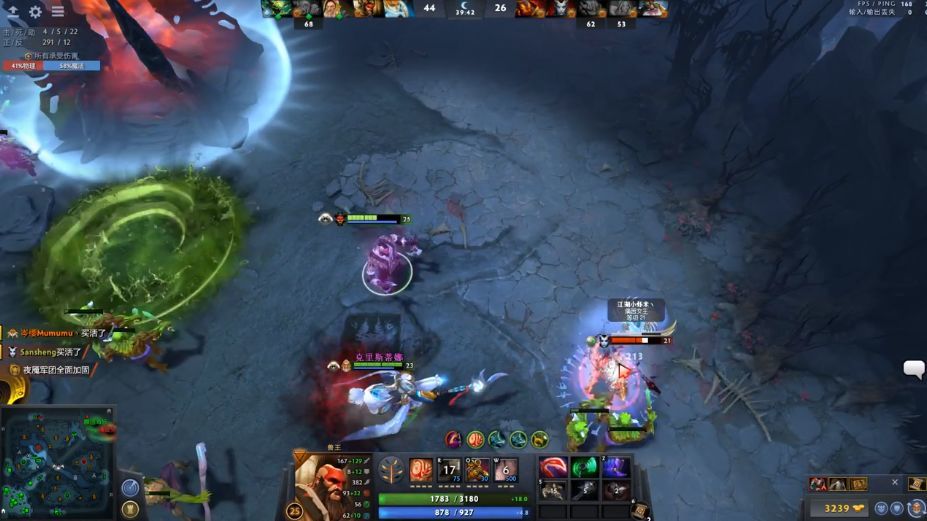The height and width of the screenshot is (521, 927).
Task: Click the level 25 hero badge
Action: [x=294, y=510]
